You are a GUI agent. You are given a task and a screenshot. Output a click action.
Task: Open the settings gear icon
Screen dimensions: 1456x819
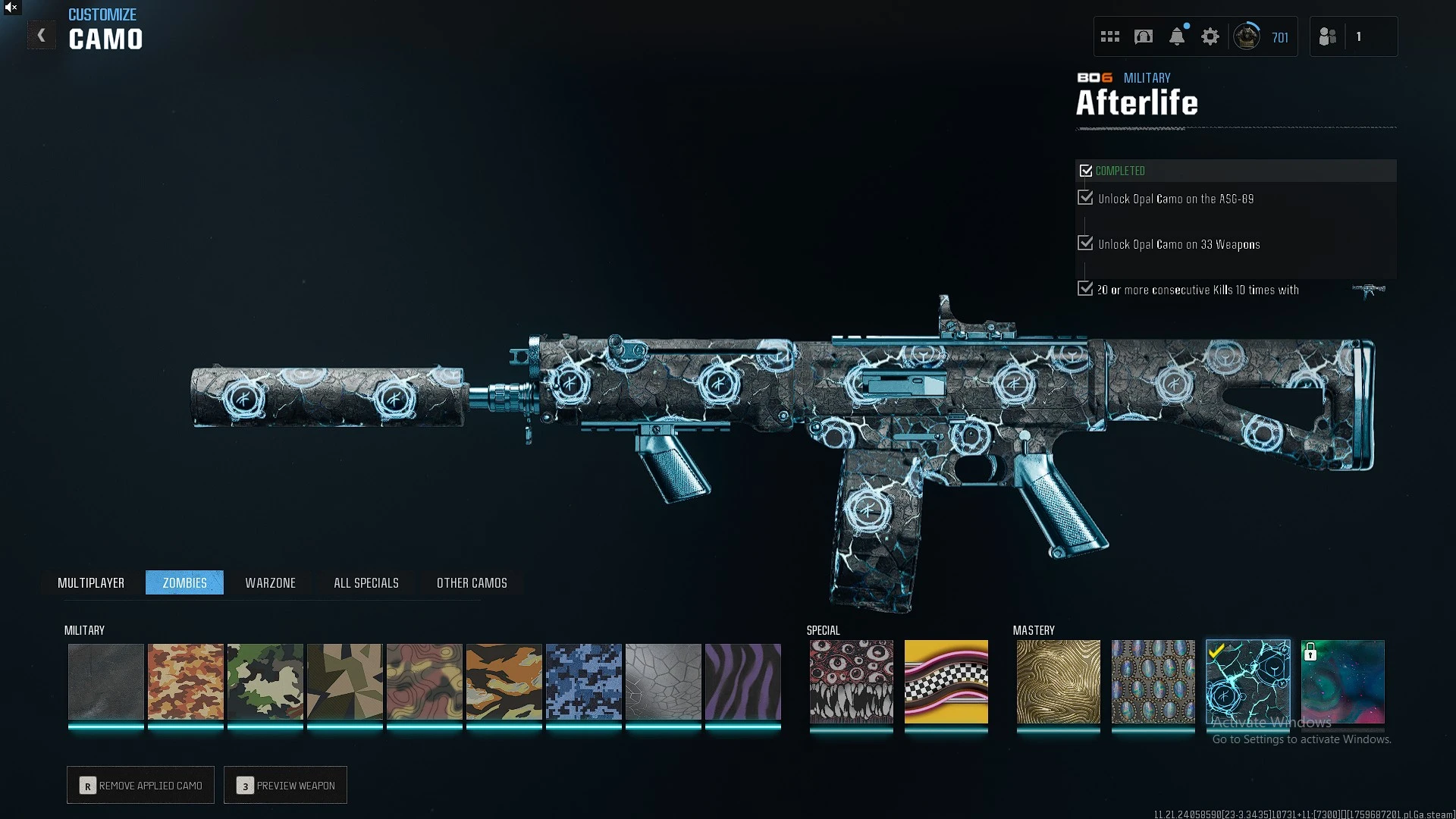coord(1210,36)
